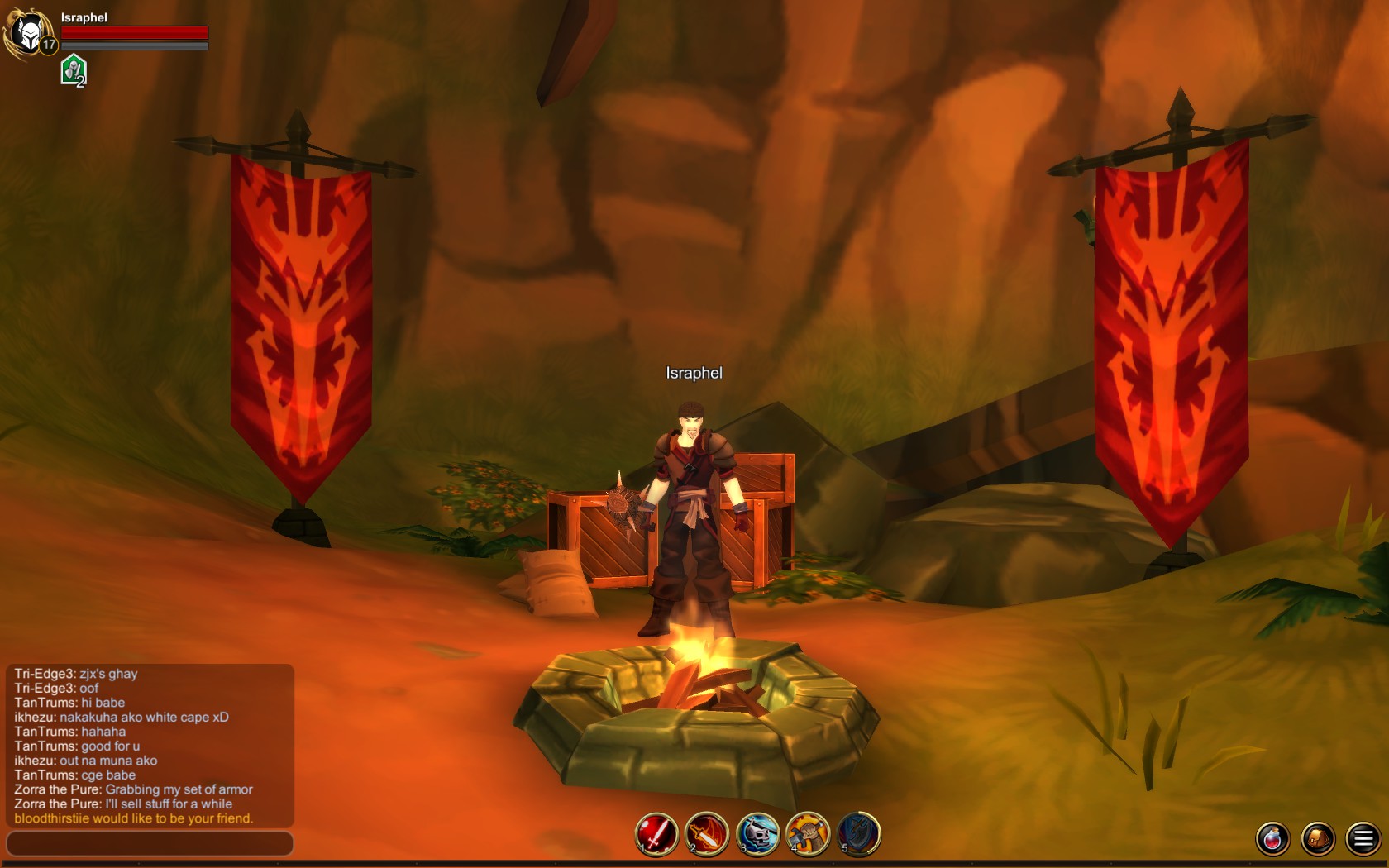
Task: Select TanTrums' 'hi babe' chat message
Action: click(69, 703)
